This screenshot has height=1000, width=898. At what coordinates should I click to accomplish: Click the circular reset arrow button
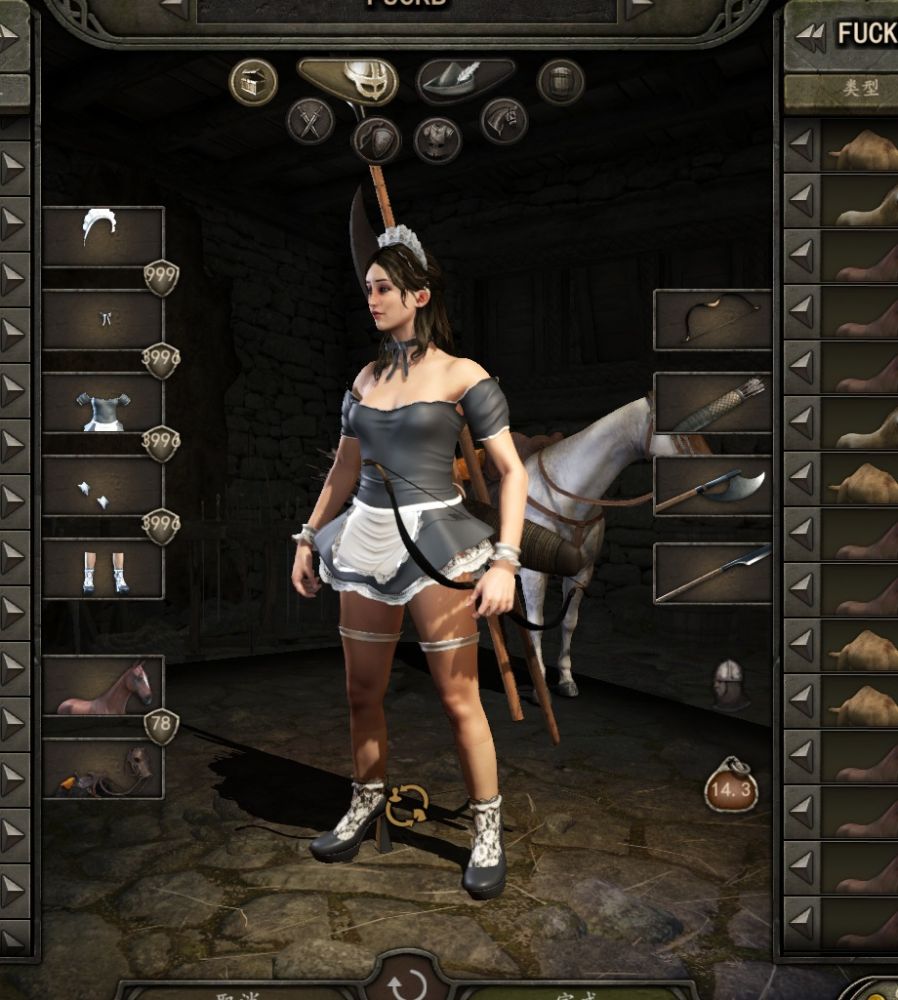[407, 984]
